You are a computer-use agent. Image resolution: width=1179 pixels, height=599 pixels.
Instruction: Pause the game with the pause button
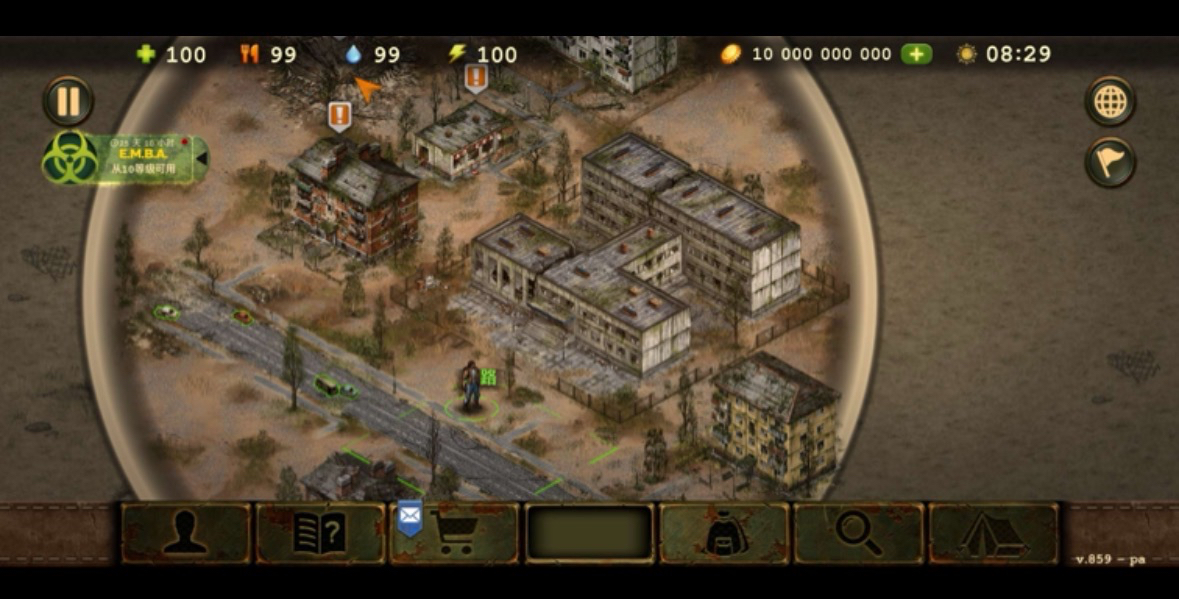[68, 101]
